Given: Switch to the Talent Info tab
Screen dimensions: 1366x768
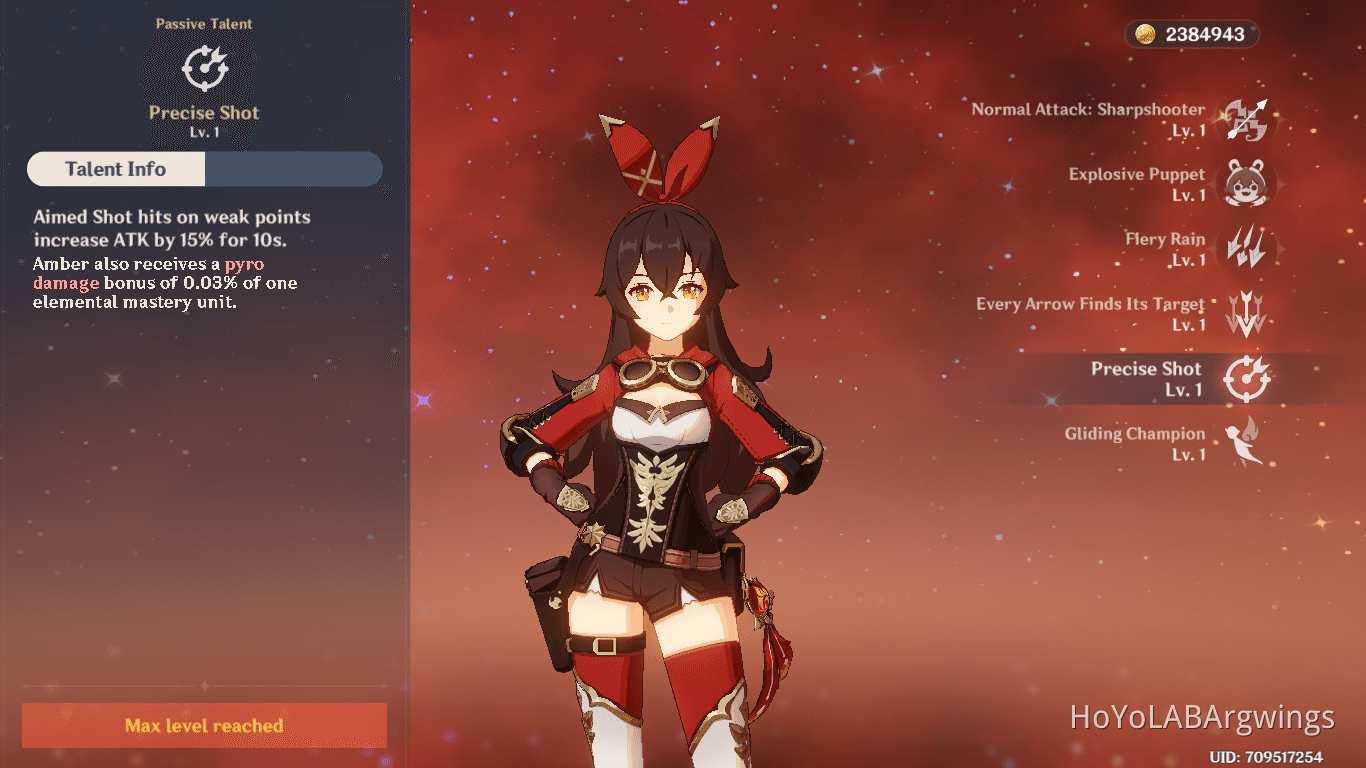Looking at the screenshot, I should (x=115, y=169).
